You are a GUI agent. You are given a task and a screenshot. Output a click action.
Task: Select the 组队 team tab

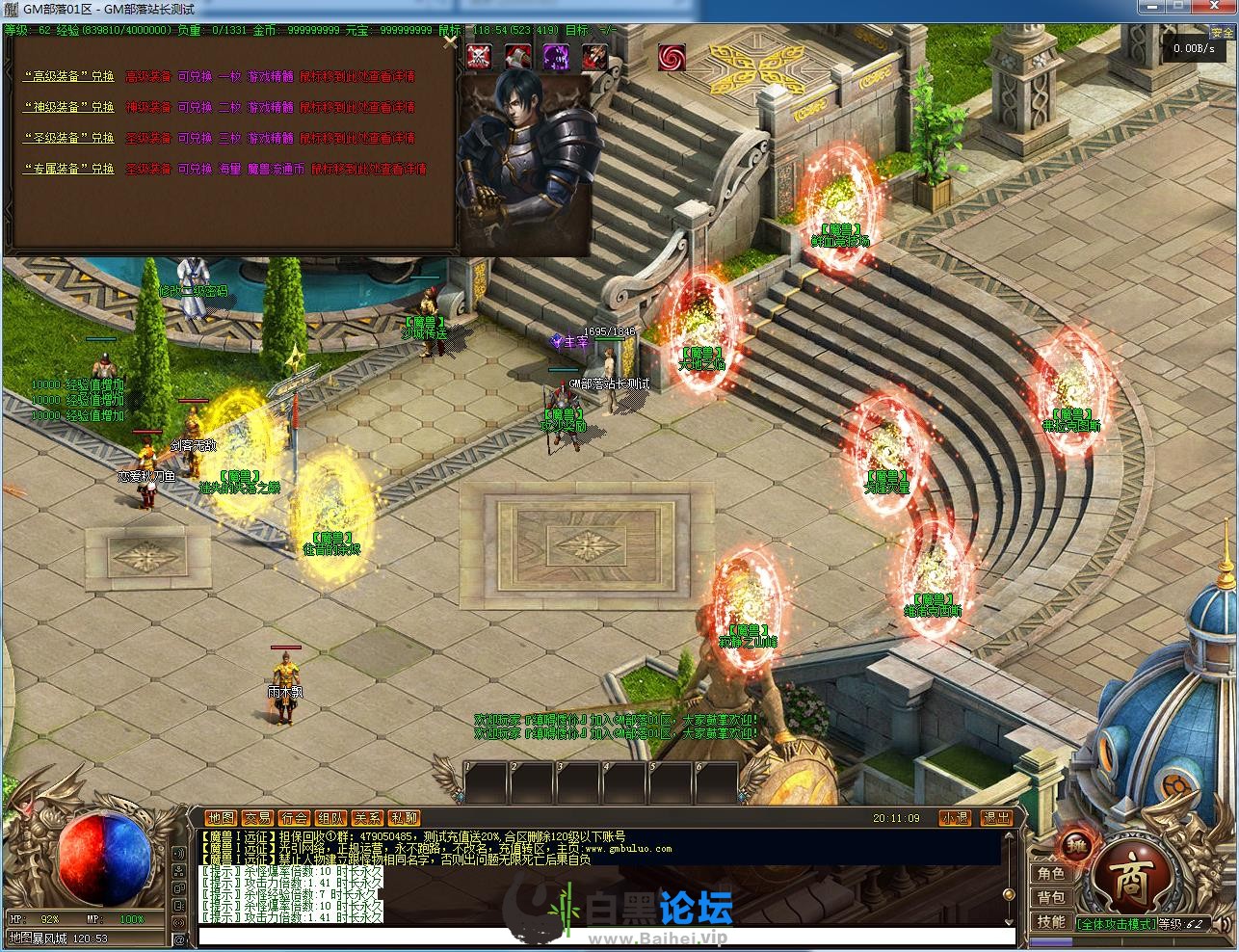coord(330,818)
